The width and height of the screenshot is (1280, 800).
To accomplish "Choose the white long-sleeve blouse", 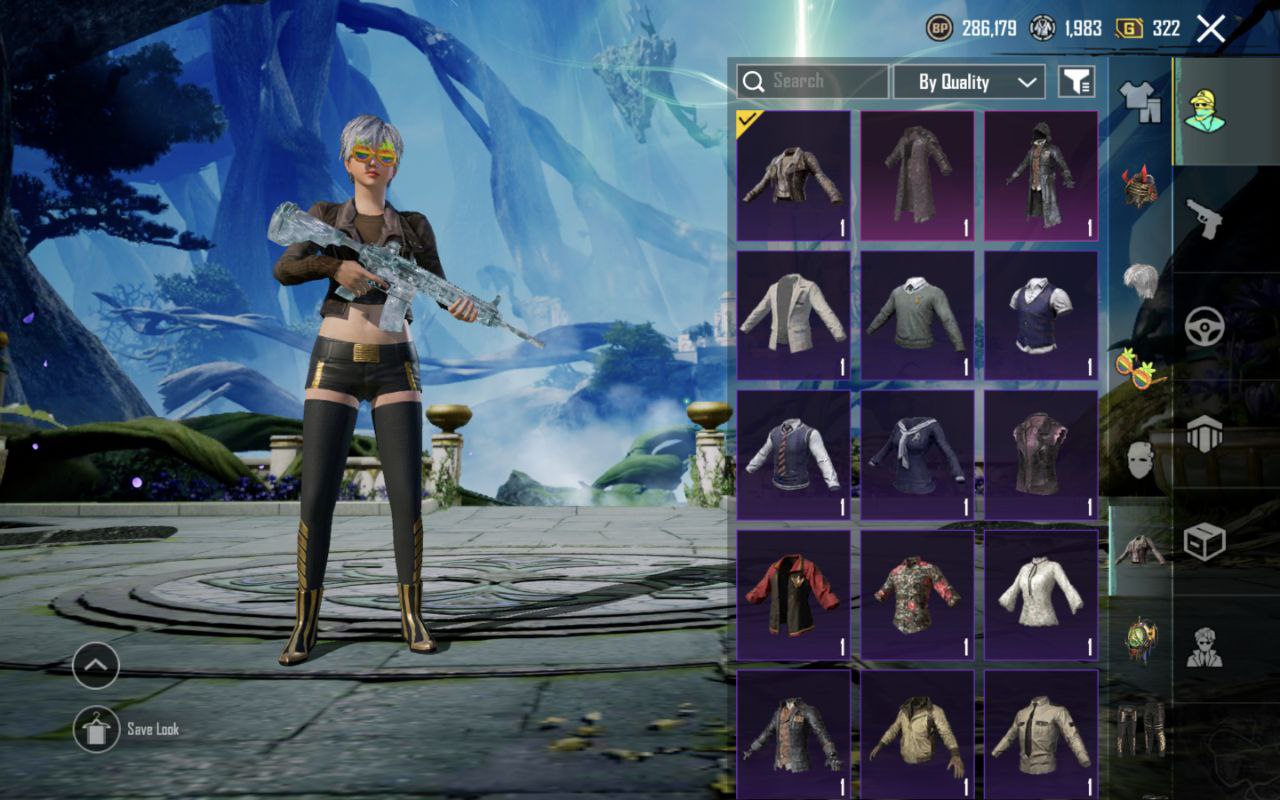I will tap(1040, 595).
